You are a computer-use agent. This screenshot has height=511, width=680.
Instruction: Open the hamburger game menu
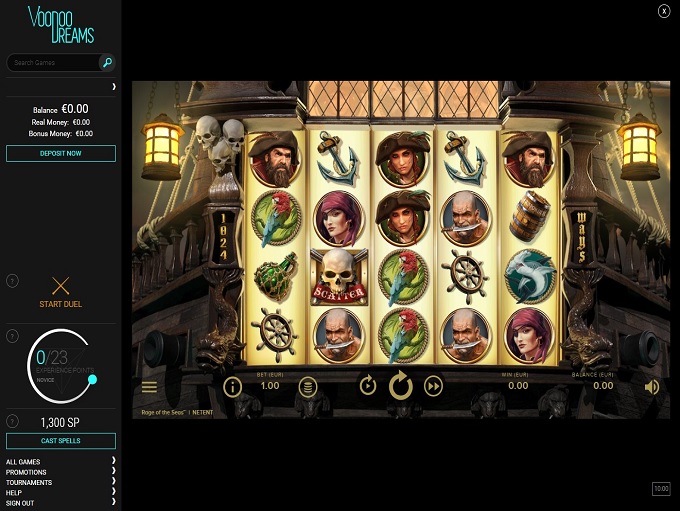(x=149, y=387)
